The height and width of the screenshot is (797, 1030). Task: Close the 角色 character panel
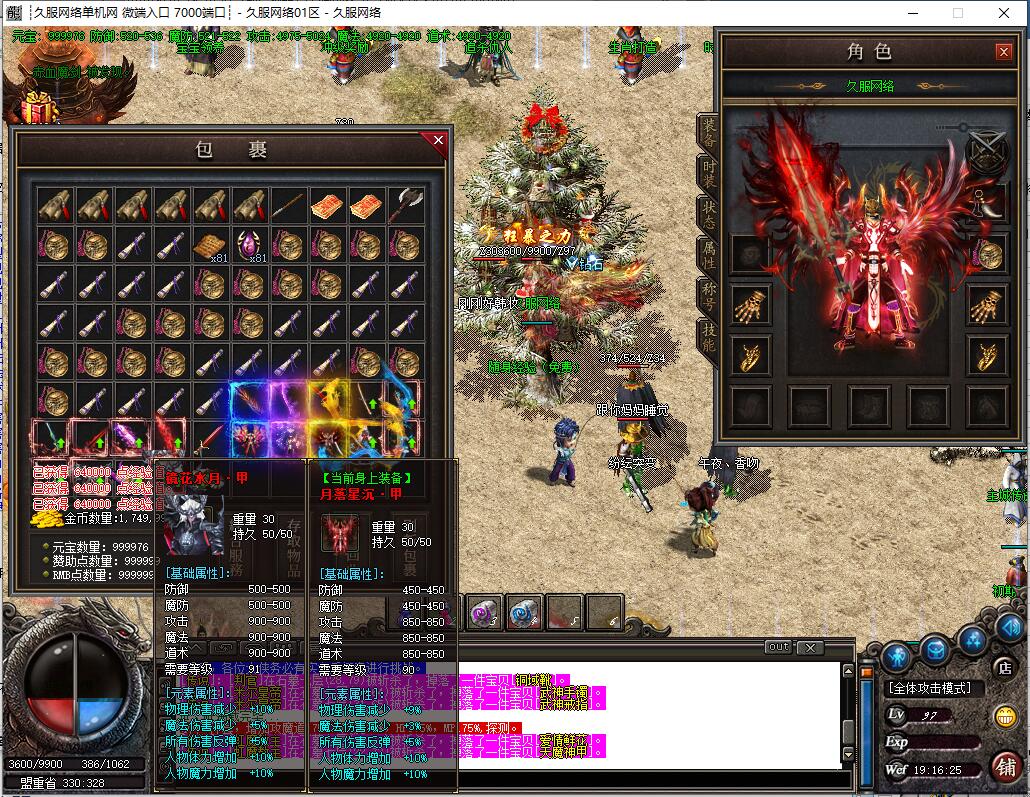point(1004,52)
